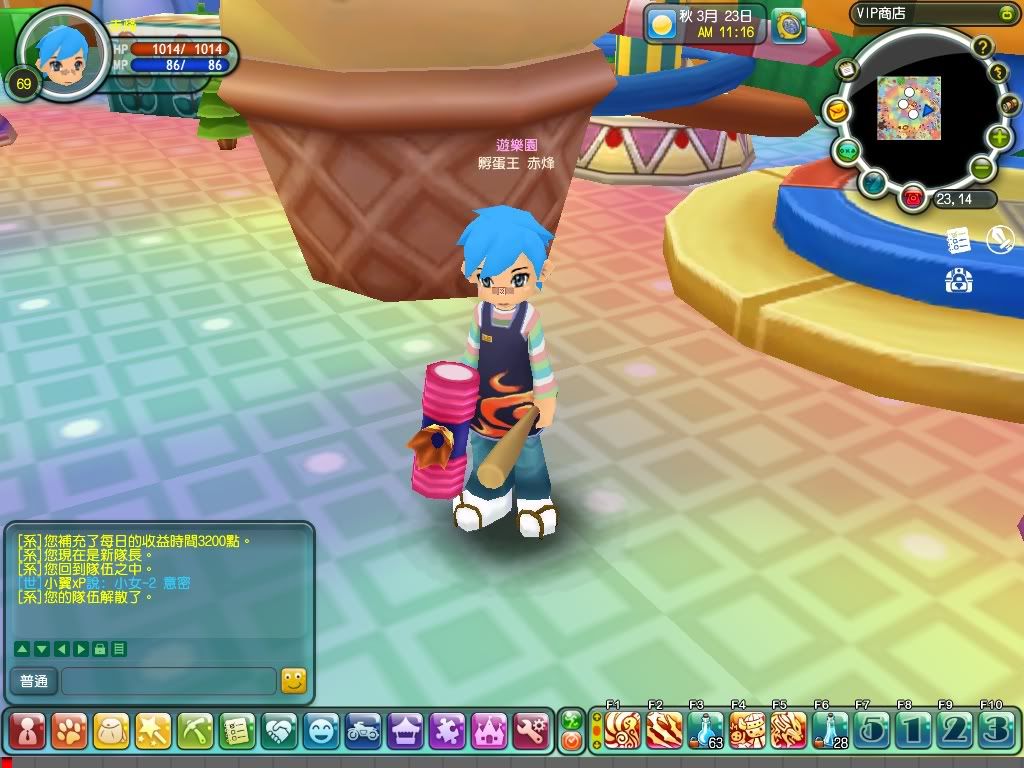Click the minimap zoom-in plus button
The height and width of the screenshot is (768, 1024).
pyautogui.click(x=999, y=138)
